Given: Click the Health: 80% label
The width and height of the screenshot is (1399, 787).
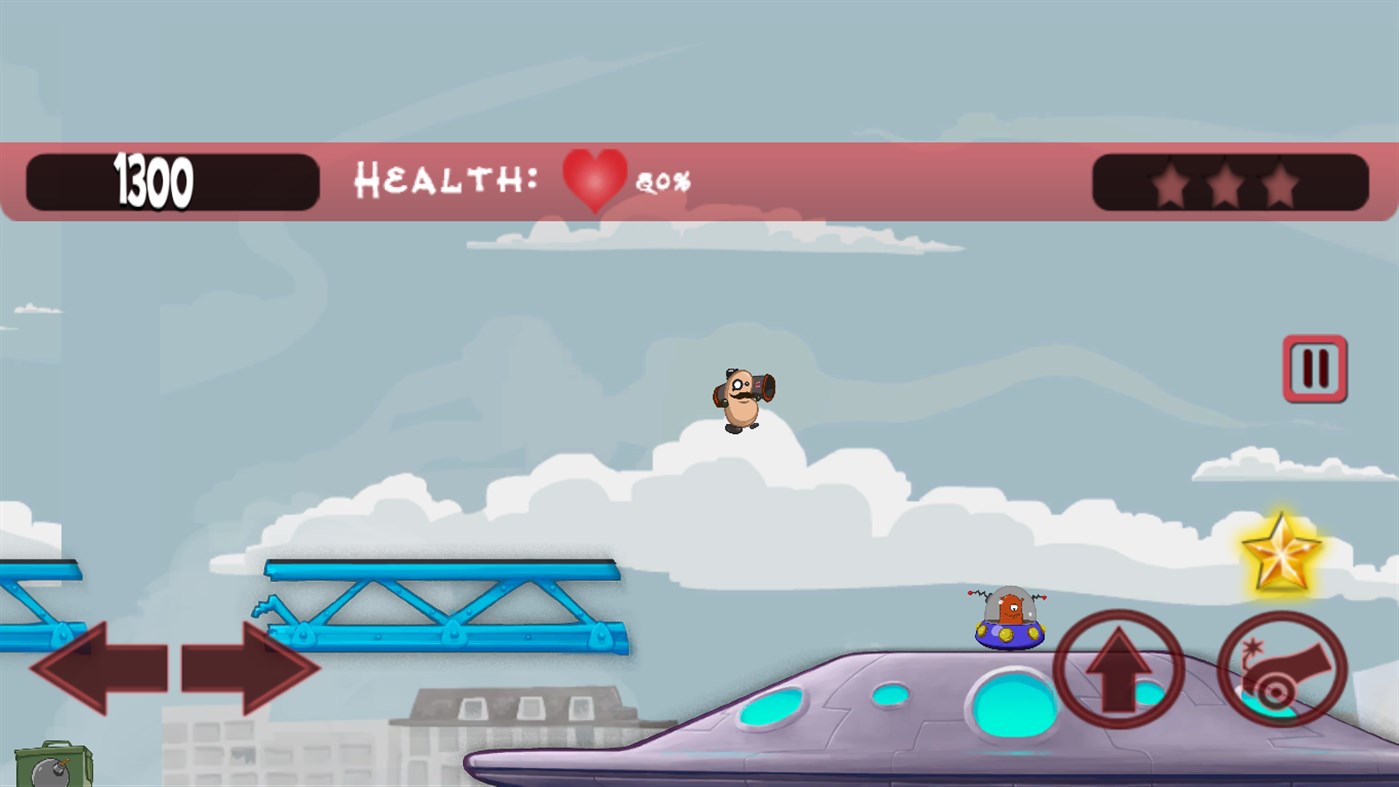Looking at the screenshot, I should pyautogui.click(x=450, y=182).
